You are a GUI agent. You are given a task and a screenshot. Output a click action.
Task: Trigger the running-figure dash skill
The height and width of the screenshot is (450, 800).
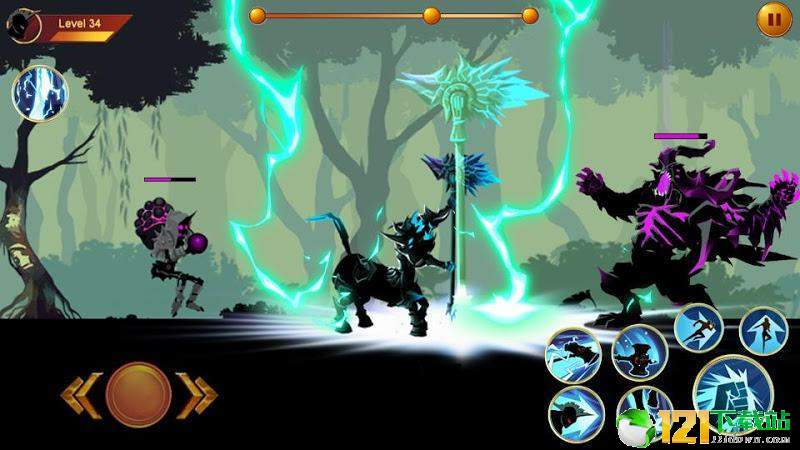point(698,328)
